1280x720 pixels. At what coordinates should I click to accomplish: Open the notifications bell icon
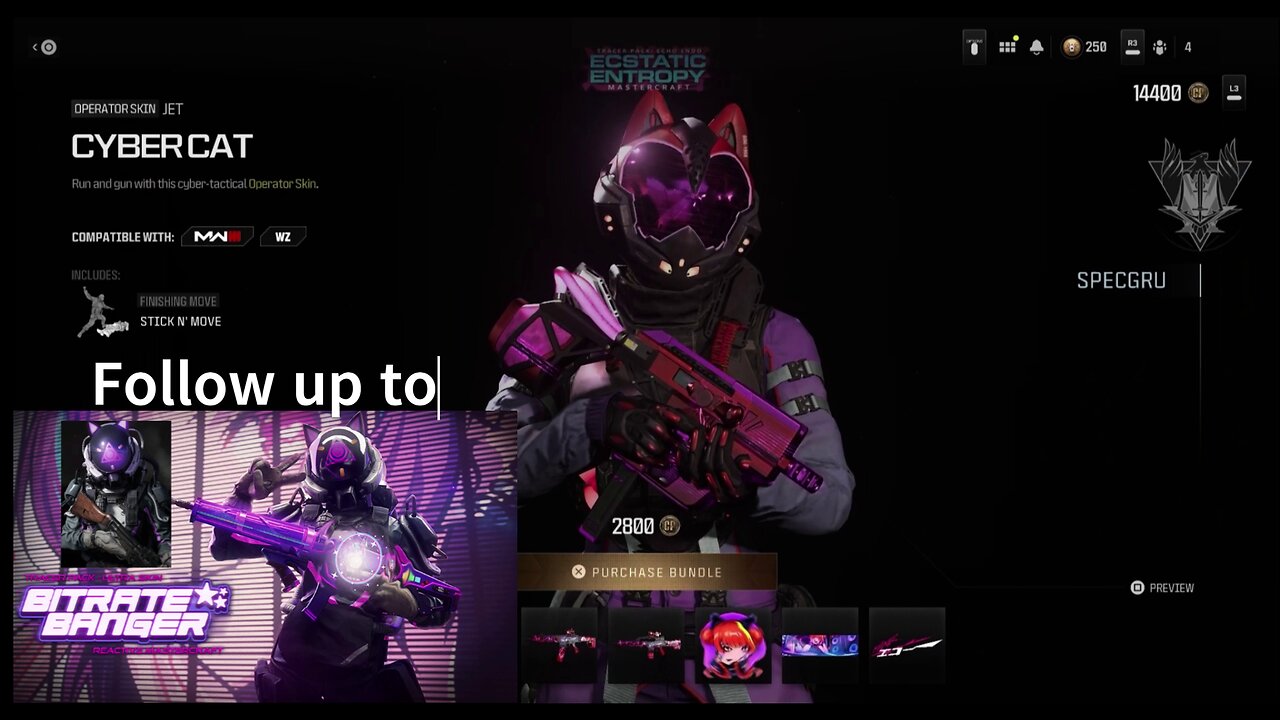[x=1036, y=46]
